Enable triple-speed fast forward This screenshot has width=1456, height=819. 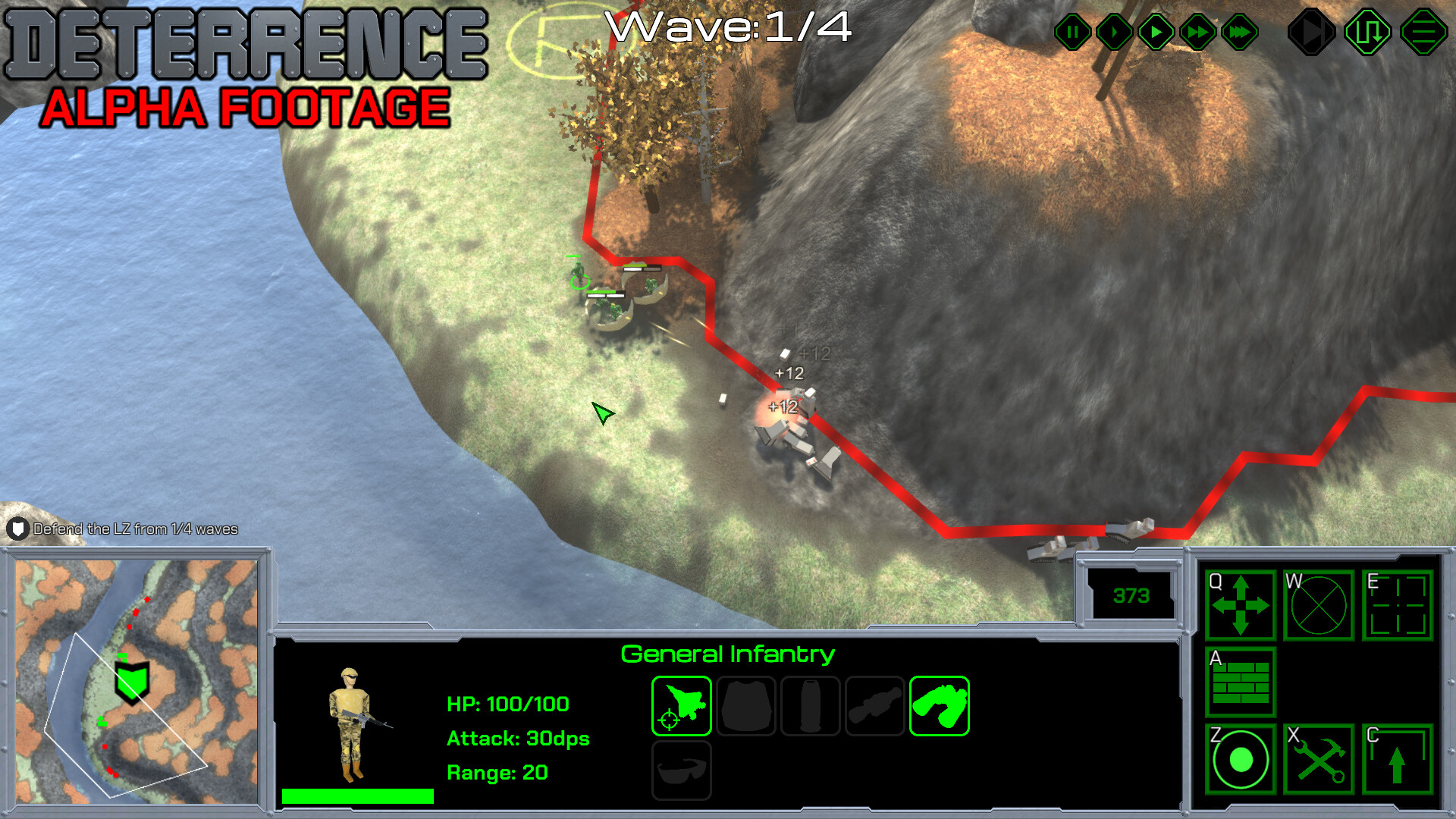(1240, 32)
